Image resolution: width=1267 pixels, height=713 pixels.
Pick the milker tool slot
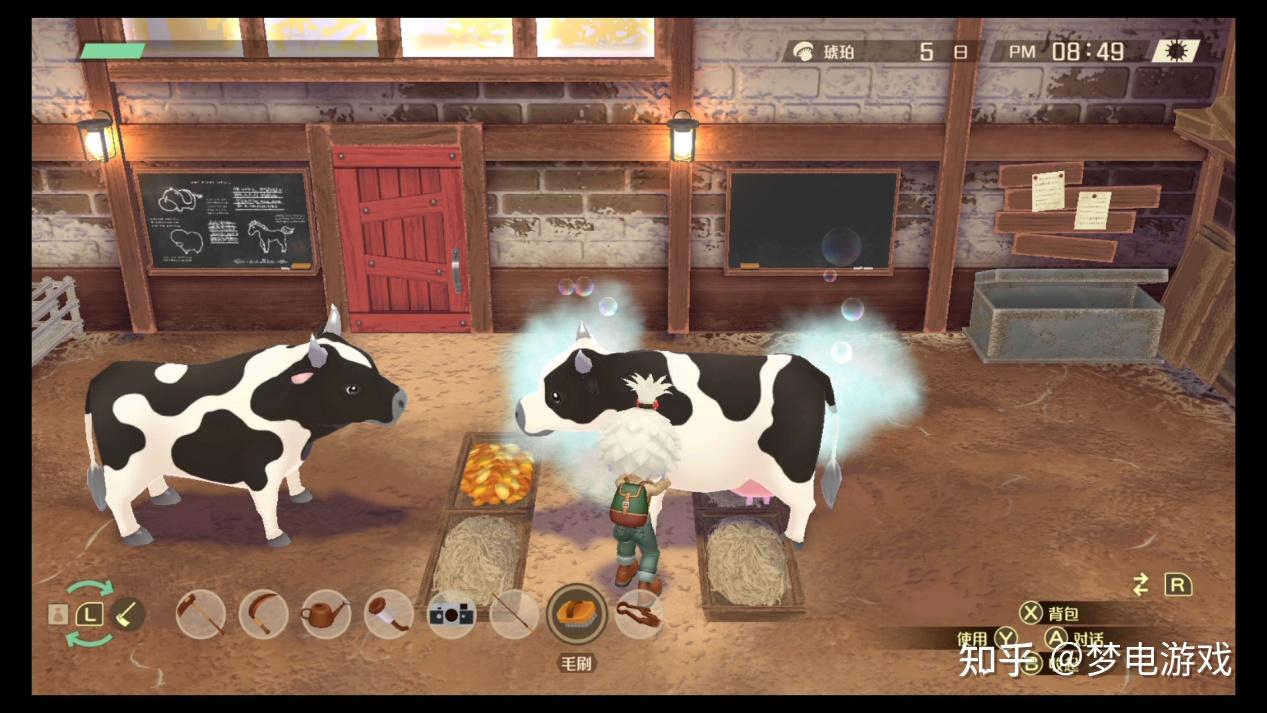tap(388, 614)
